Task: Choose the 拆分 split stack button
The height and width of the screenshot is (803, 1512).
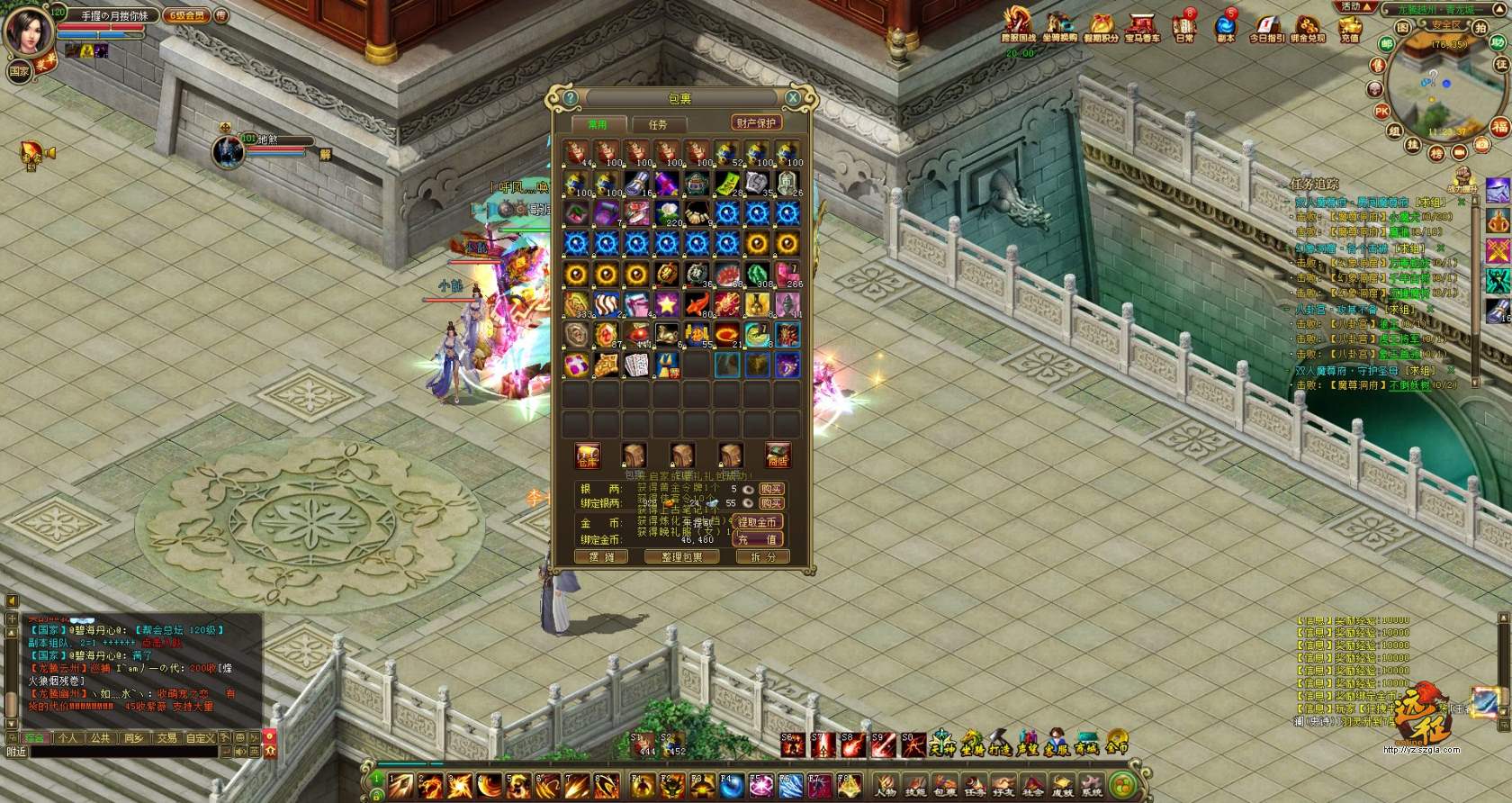Action: tap(762, 556)
